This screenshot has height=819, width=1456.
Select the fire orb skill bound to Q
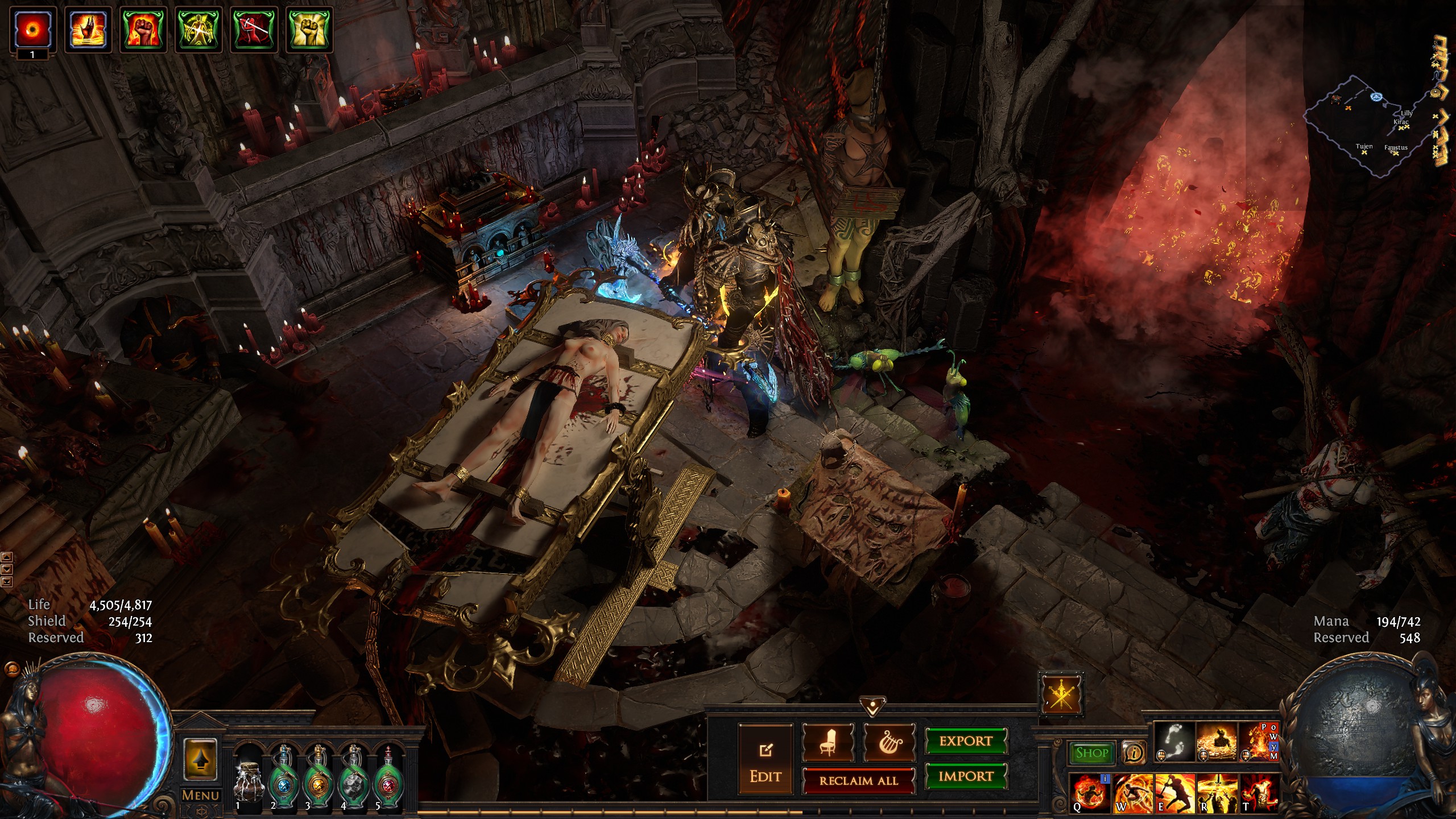1090,793
